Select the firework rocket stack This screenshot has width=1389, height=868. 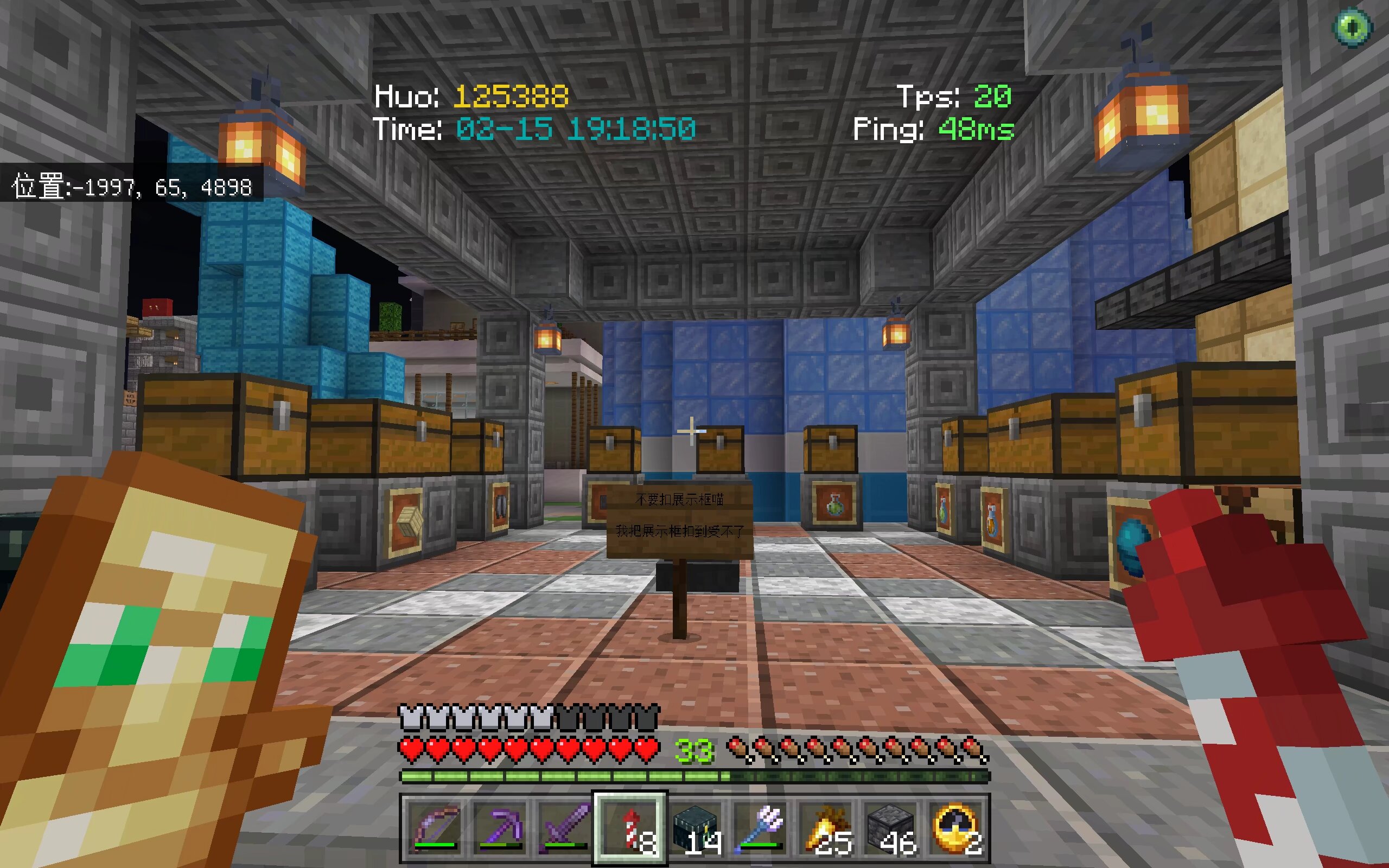point(630,828)
